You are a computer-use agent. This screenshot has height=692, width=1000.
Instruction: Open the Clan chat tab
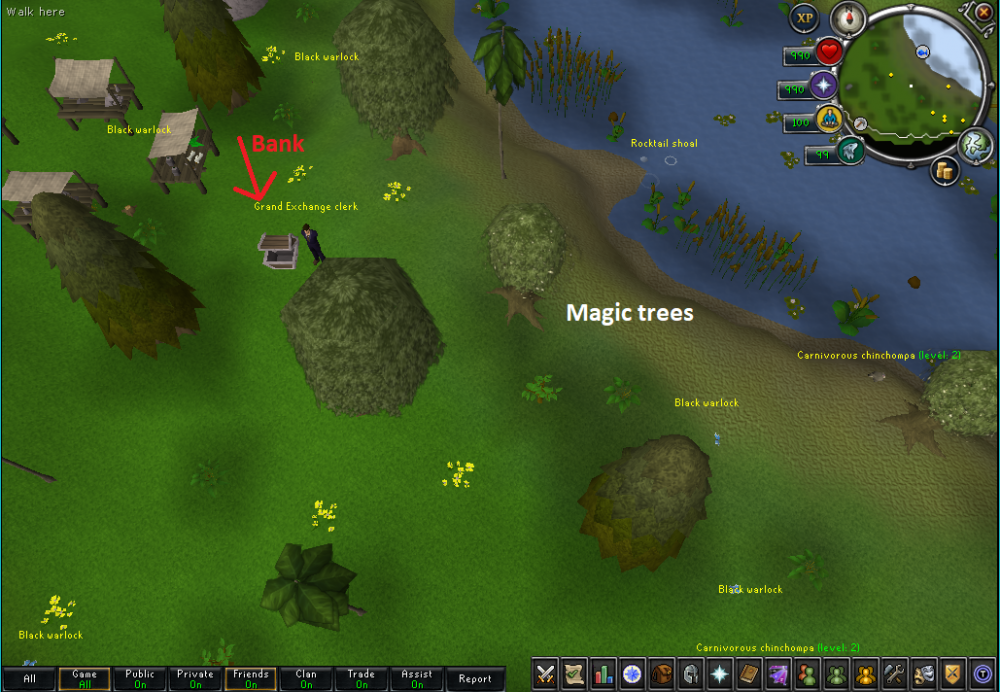pyautogui.click(x=306, y=679)
